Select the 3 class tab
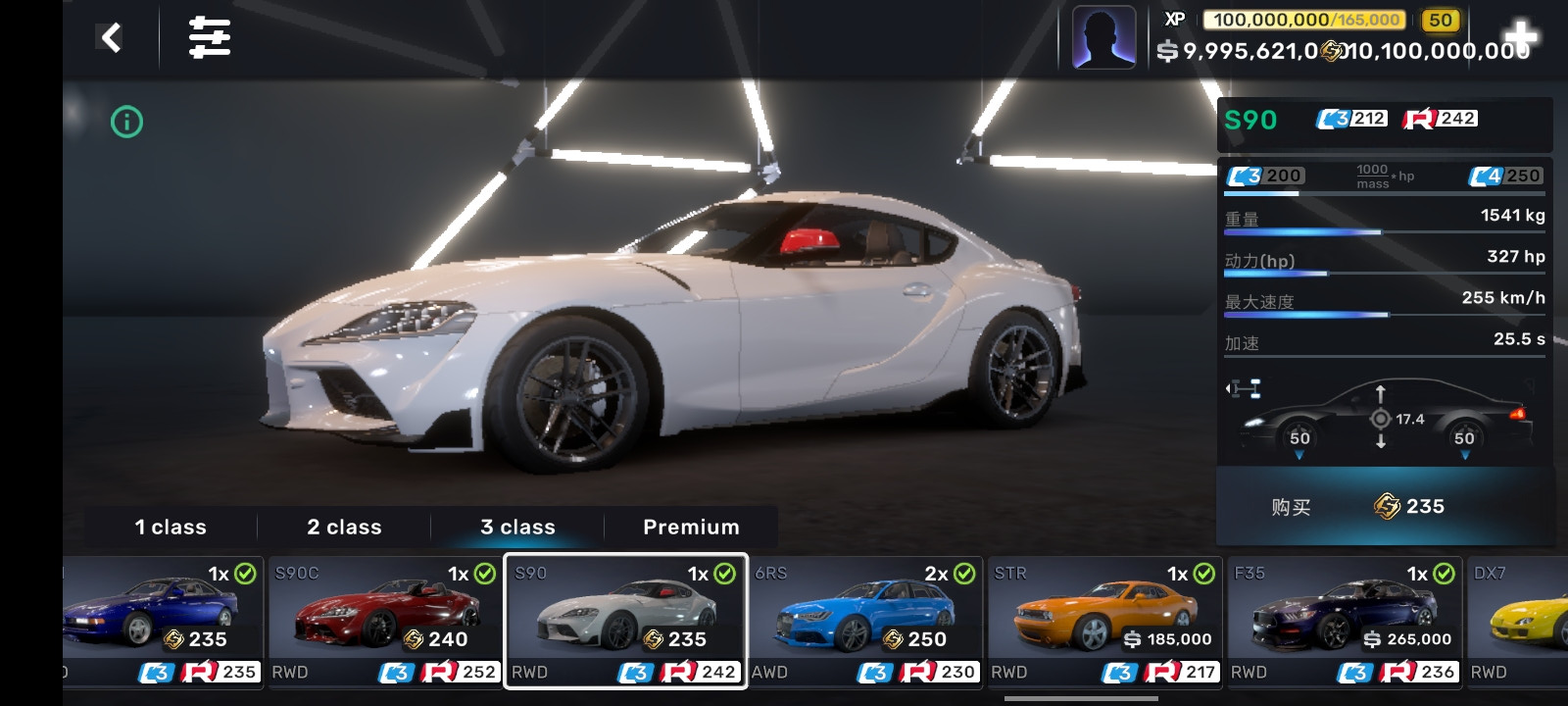1568x706 pixels. coord(517,528)
